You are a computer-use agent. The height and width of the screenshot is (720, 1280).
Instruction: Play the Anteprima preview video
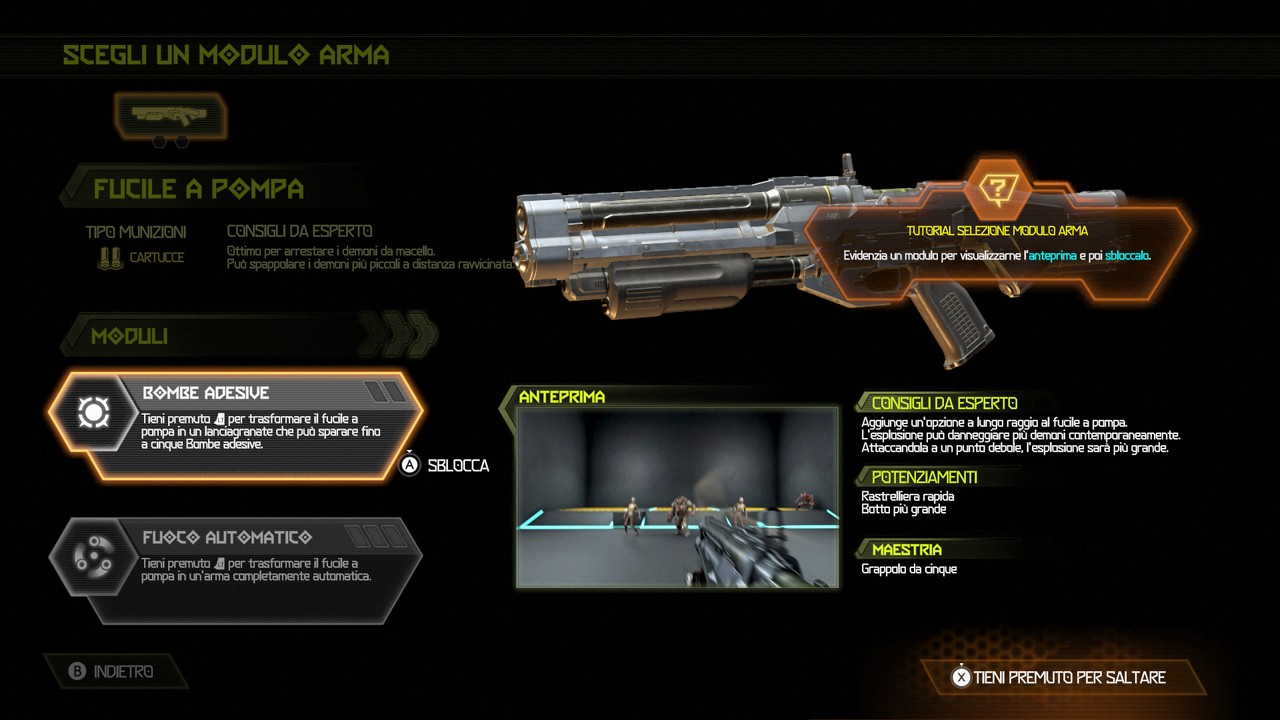677,496
